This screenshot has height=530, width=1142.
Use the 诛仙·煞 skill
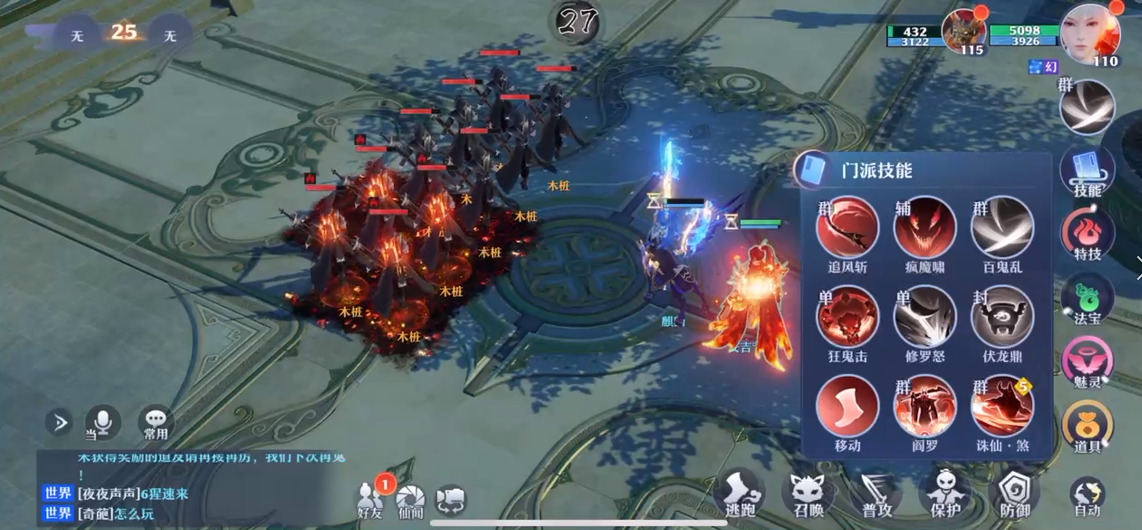[1001, 406]
